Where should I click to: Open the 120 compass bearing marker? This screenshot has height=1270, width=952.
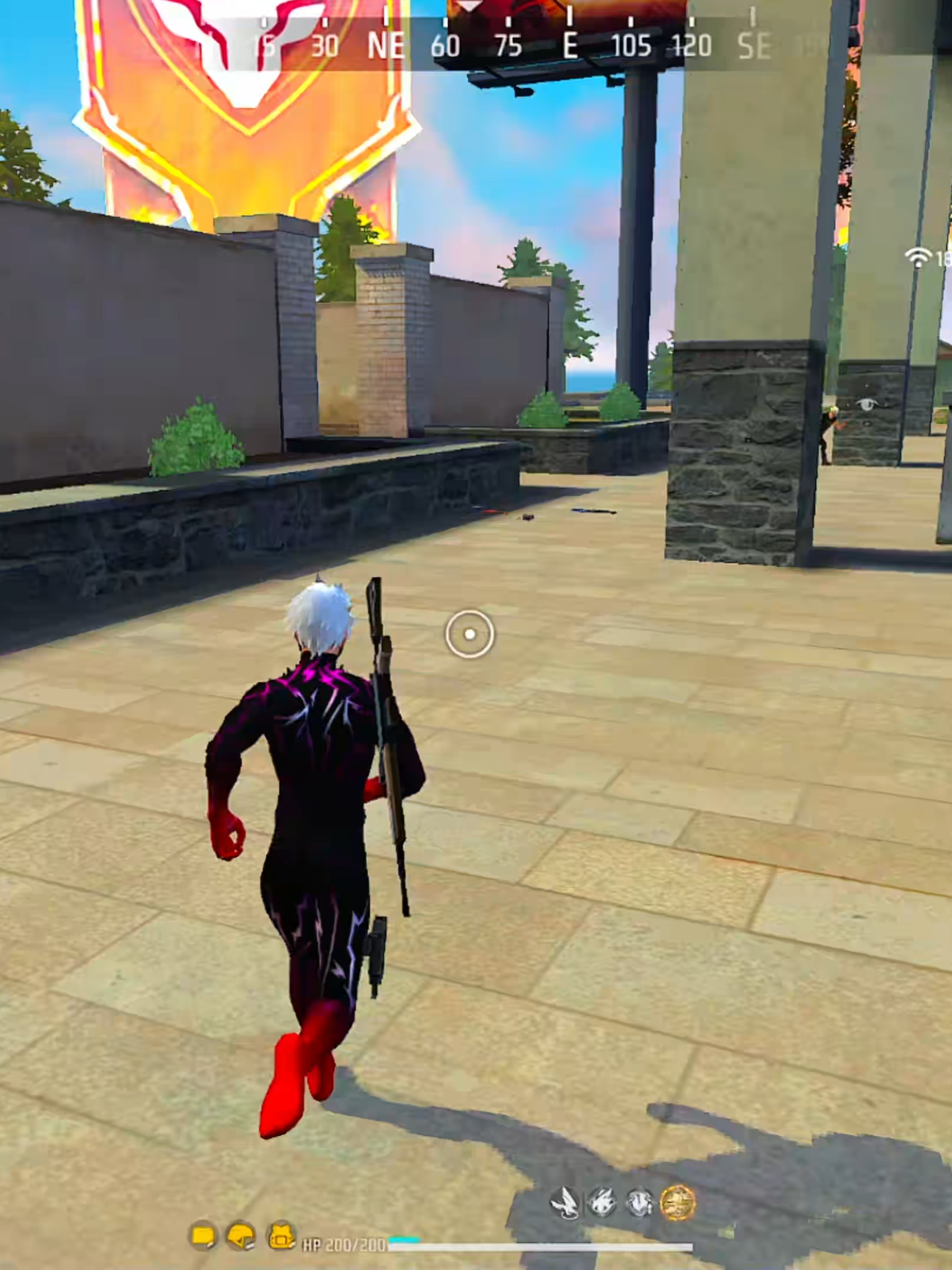[x=693, y=44]
